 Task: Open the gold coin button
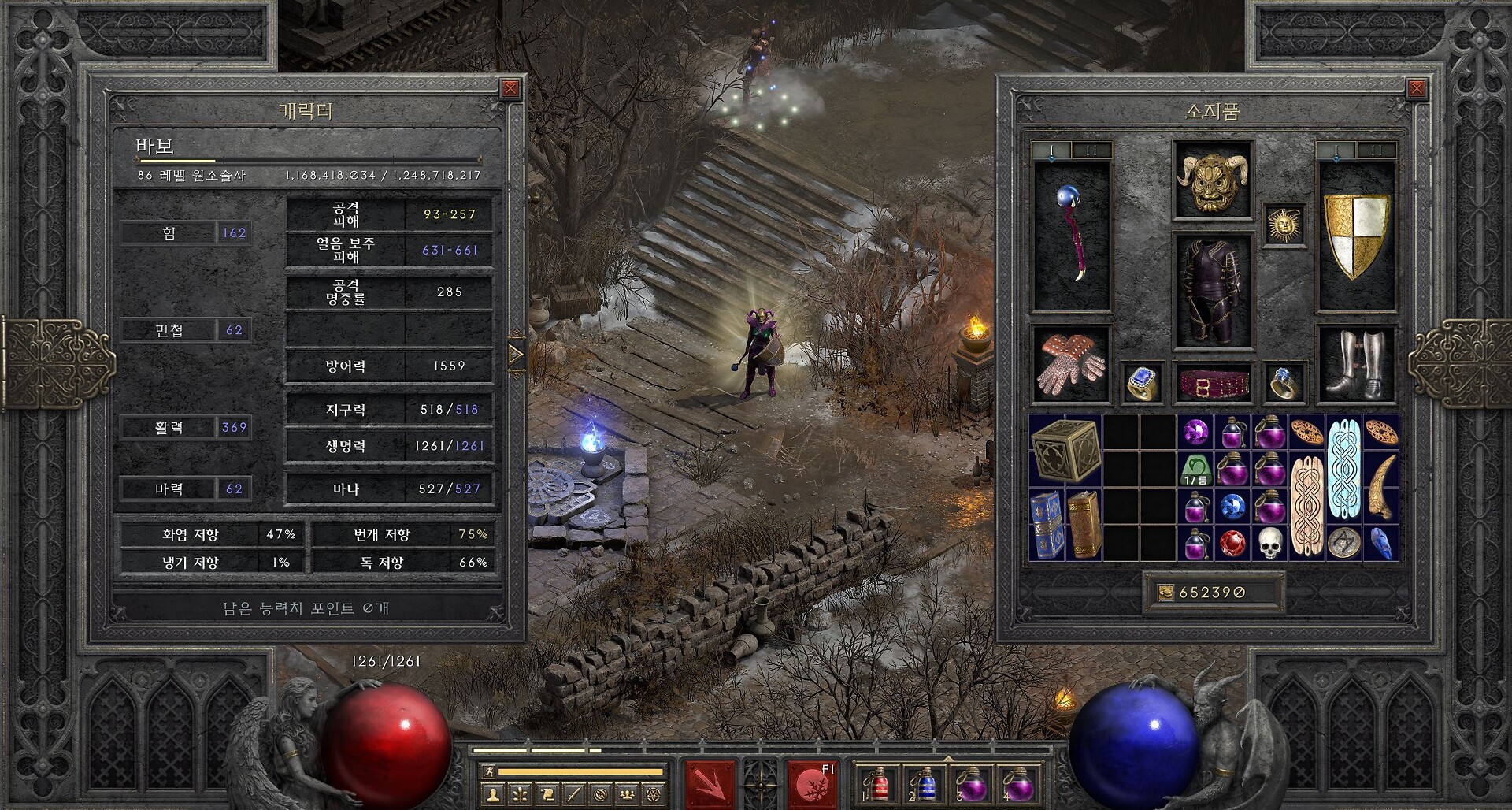(1166, 593)
